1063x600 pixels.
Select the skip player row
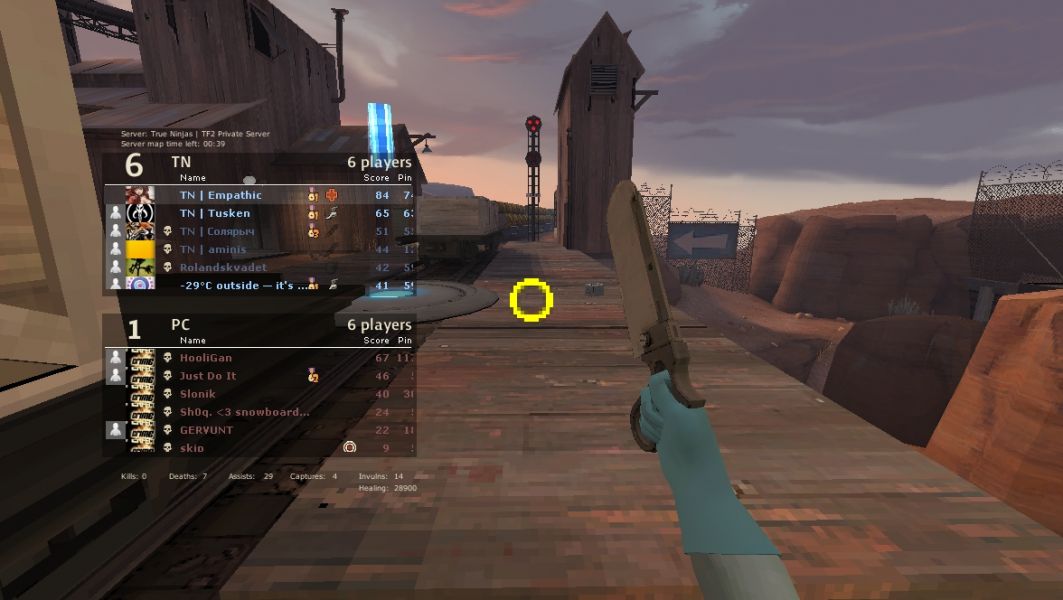click(x=260, y=447)
